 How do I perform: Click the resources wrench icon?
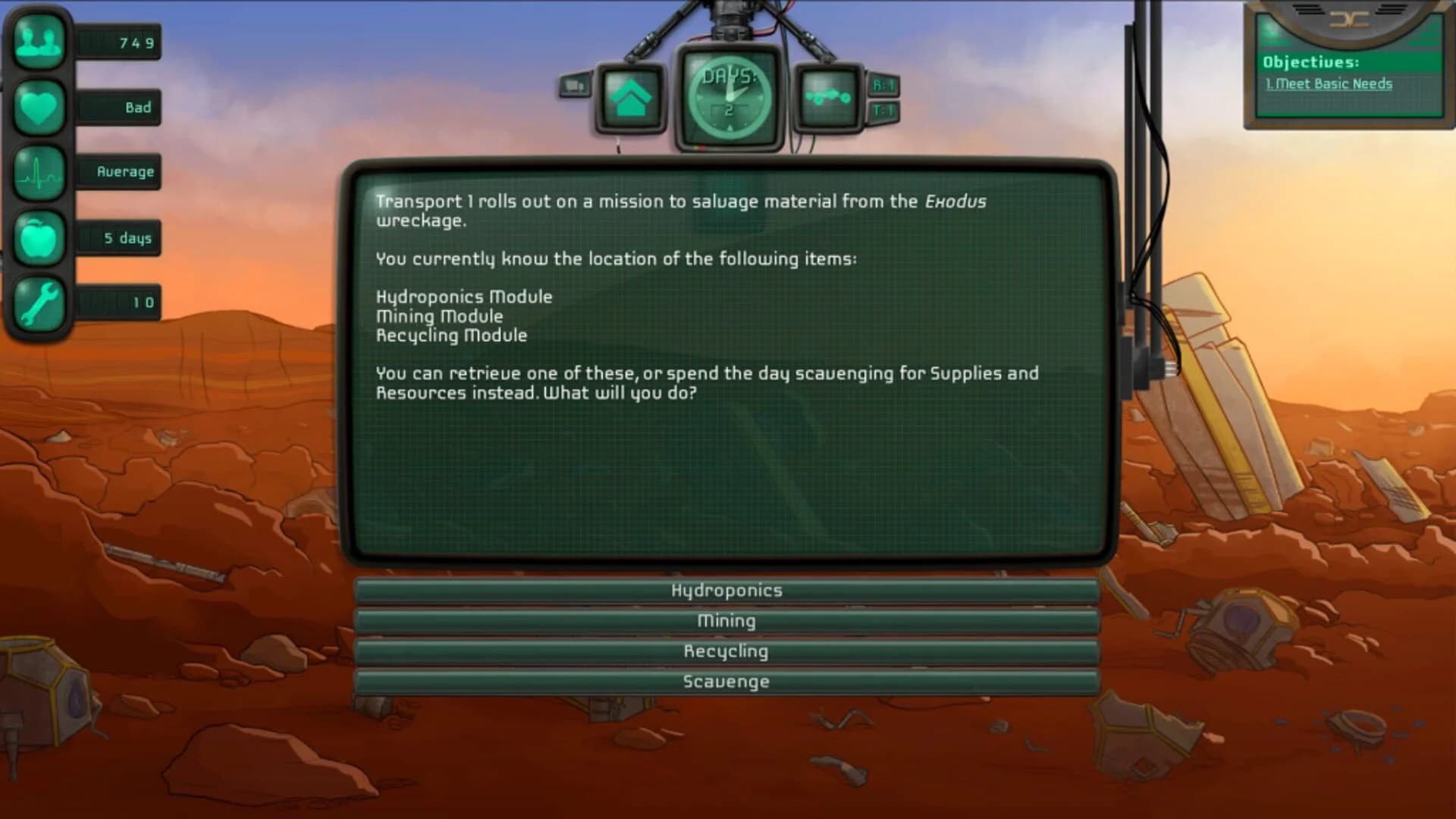(x=38, y=303)
